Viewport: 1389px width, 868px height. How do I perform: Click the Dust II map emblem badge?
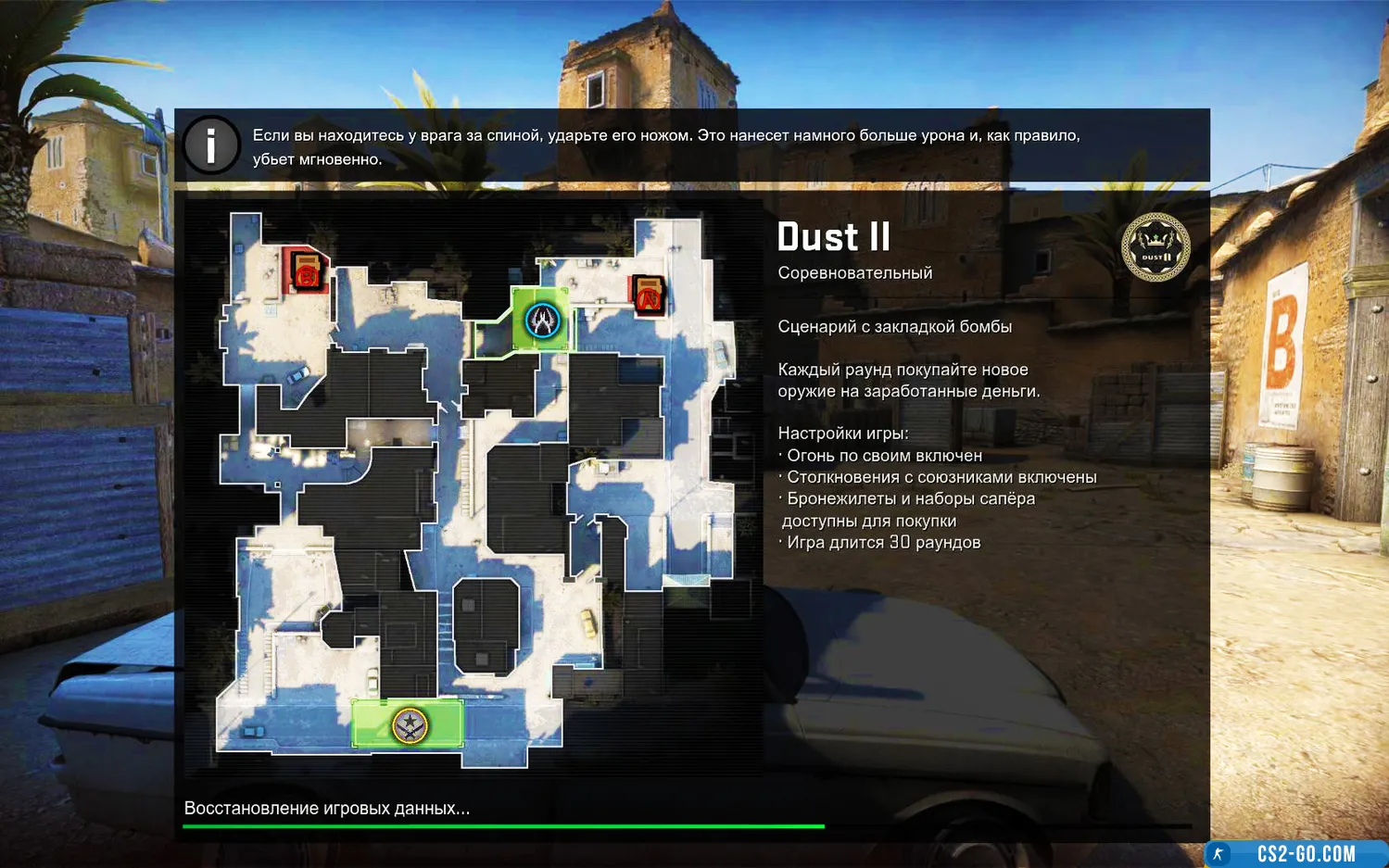1155,248
